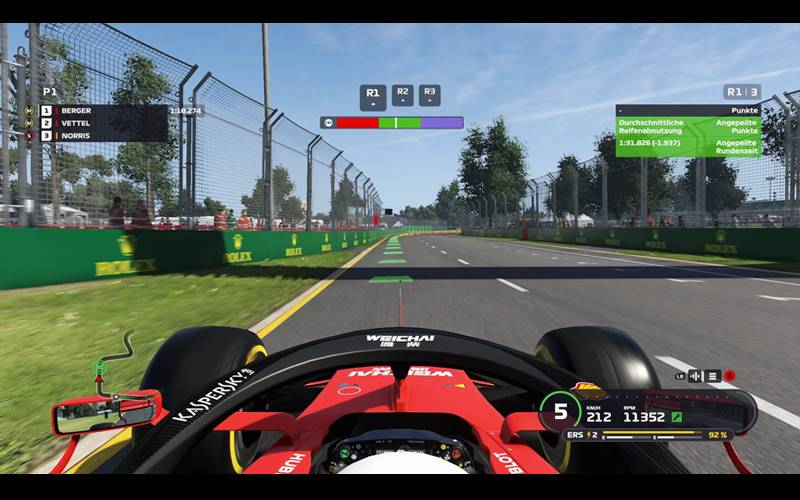The image size is (800, 500).
Task: Select the R1 session indicator box
Action: pos(372,97)
